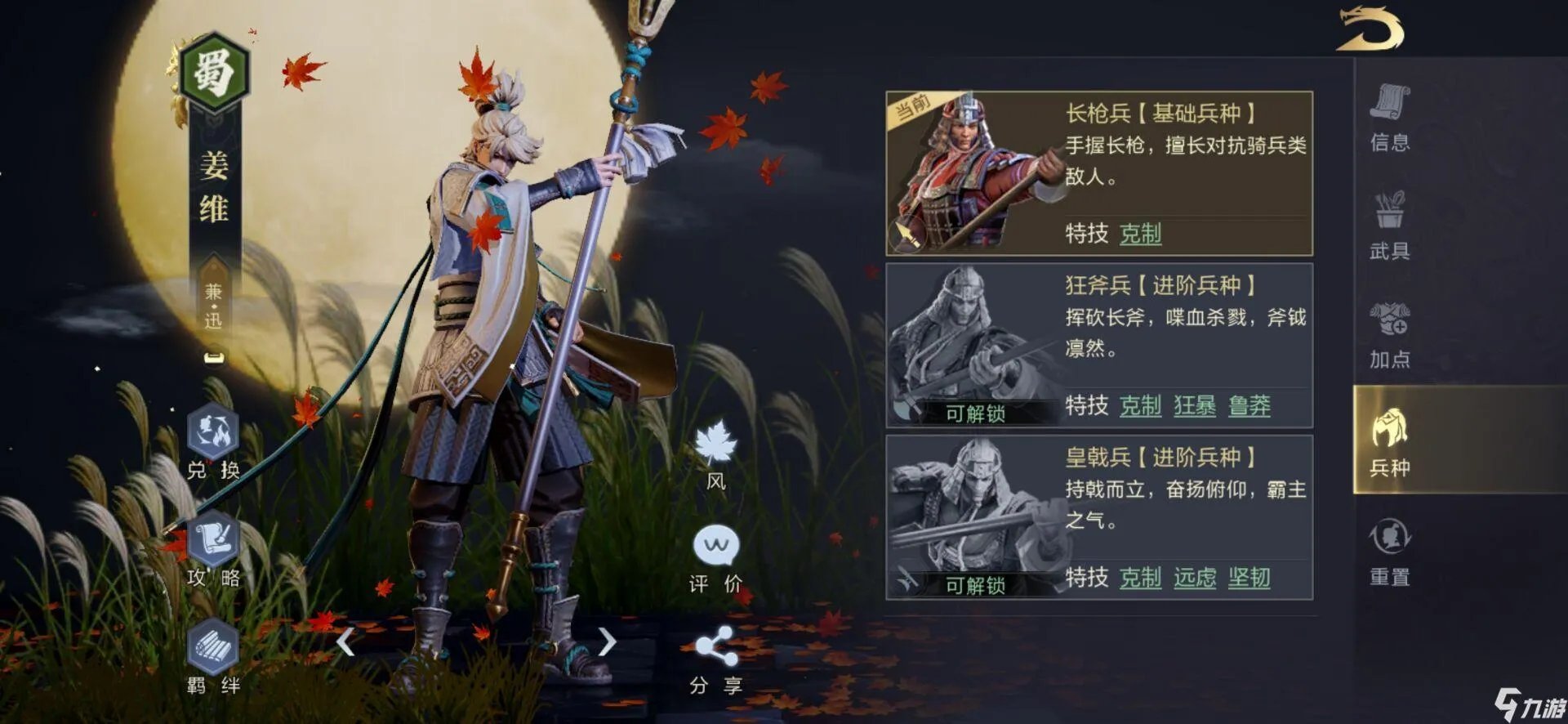Select the 兵种 troop type tab
Screen dimensions: 1568x724
tap(1391, 445)
